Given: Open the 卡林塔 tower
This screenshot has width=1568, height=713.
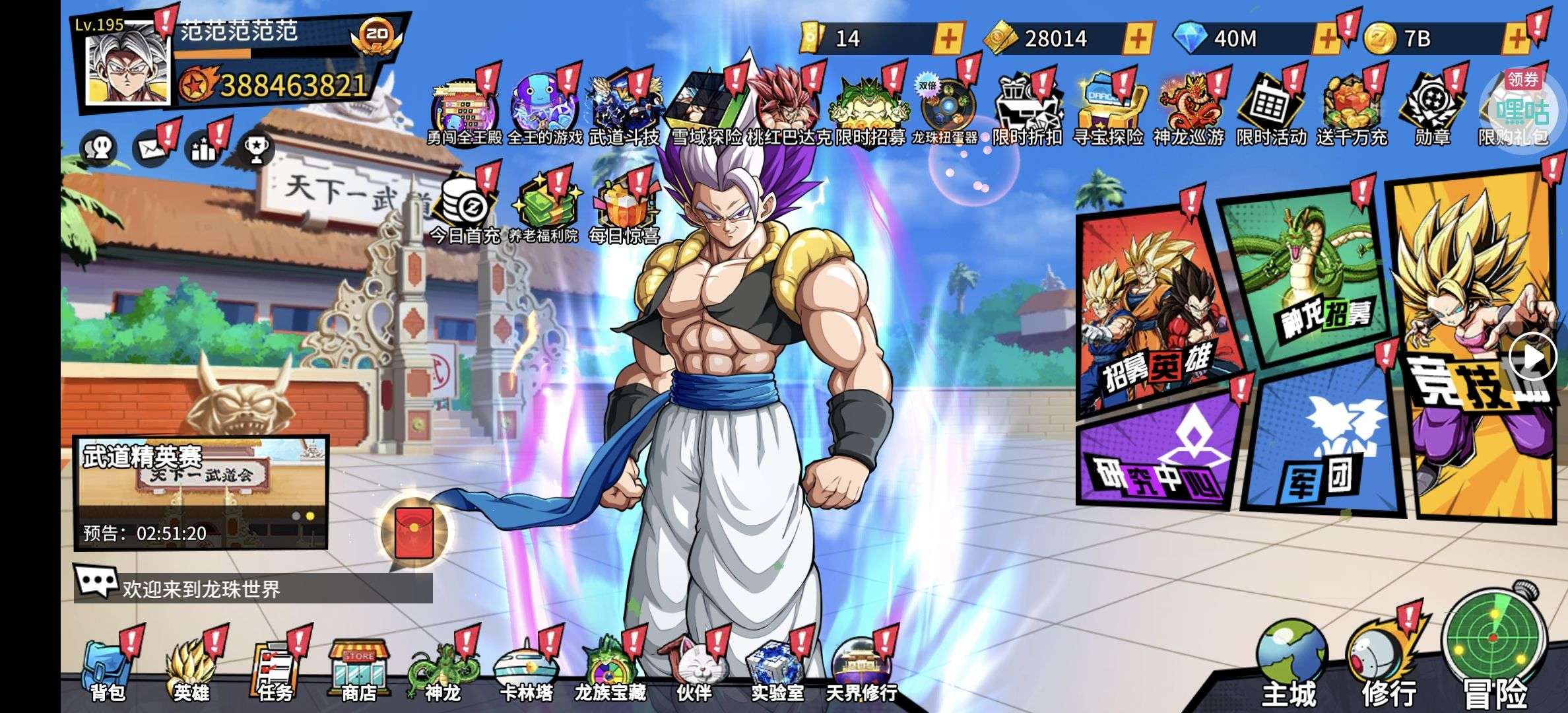Looking at the screenshot, I should tap(526, 670).
